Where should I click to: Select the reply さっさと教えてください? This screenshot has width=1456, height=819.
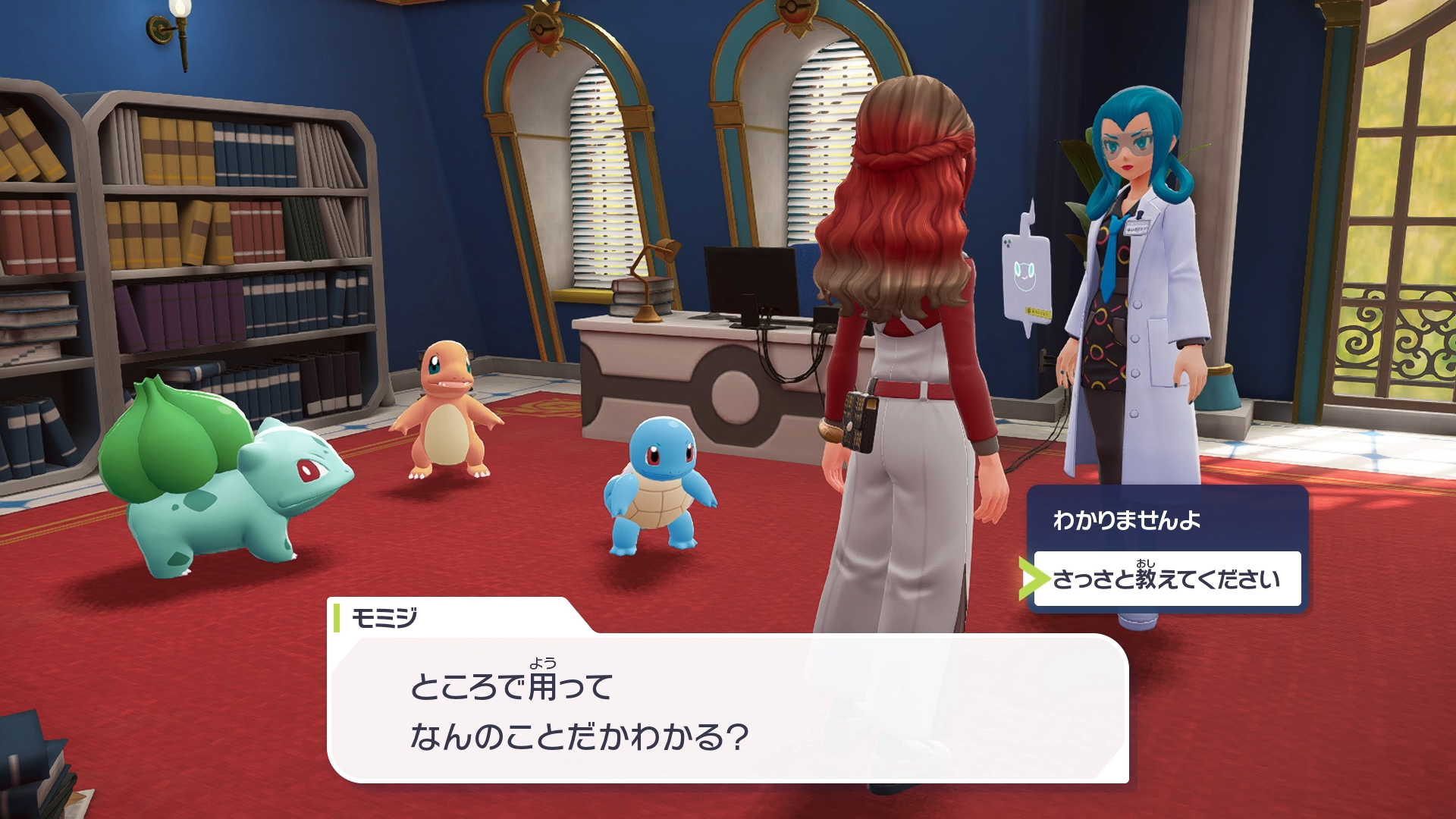(1166, 579)
